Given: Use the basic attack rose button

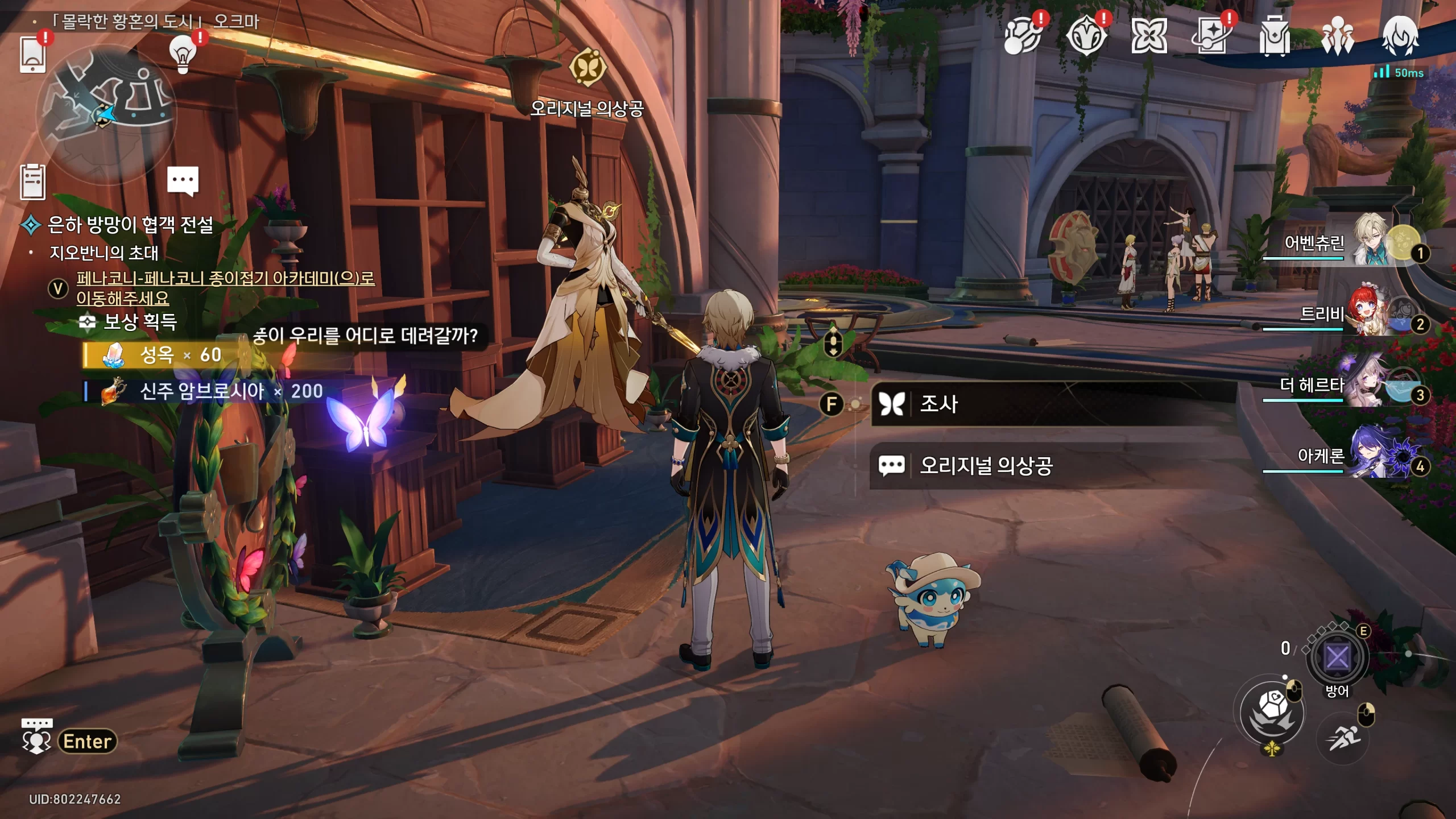Looking at the screenshot, I should (1272, 712).
